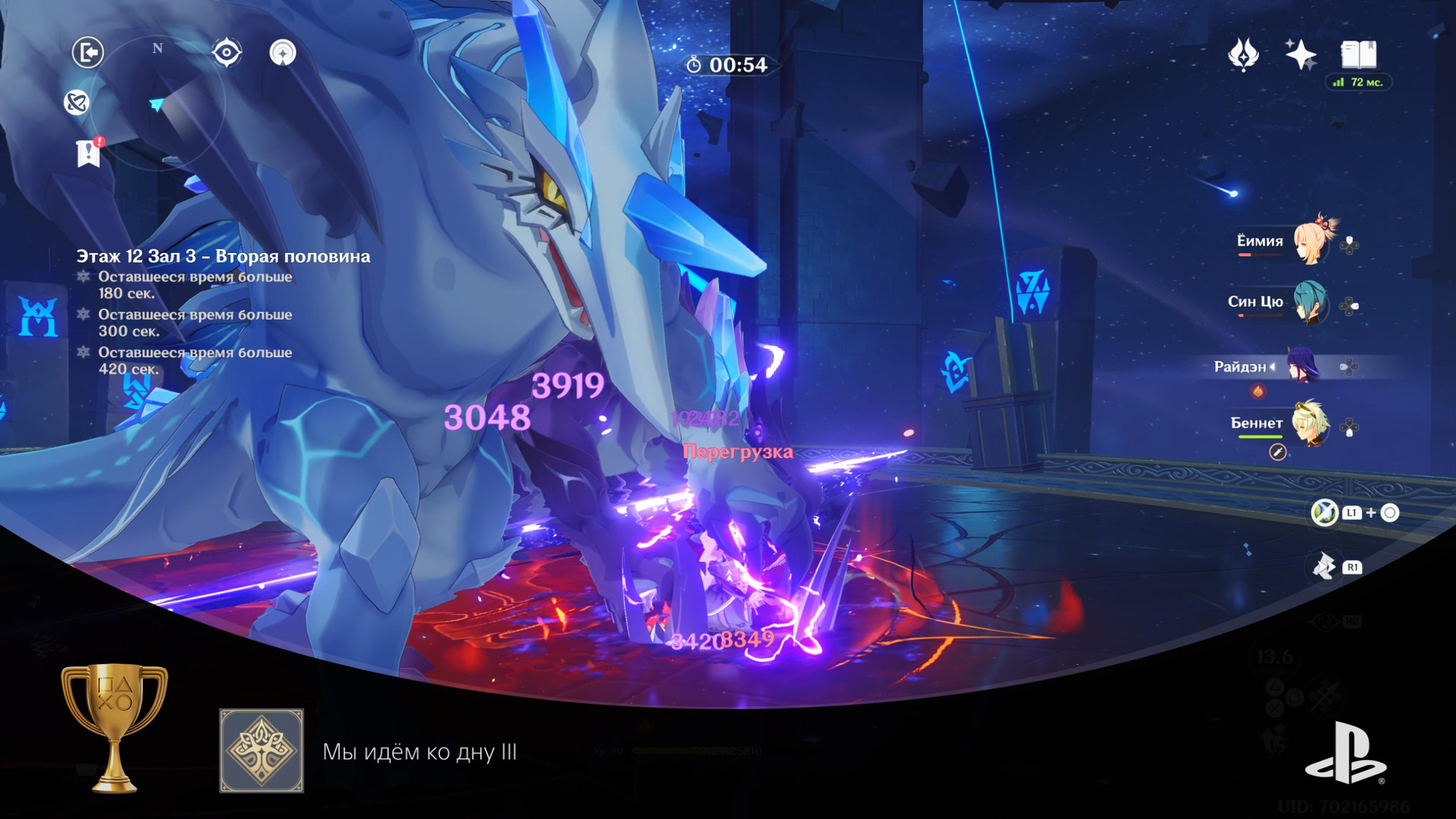Viewport: 1456px width, 819px height.
Task: Open the Этаж 12 Зал 3 objective tracker
Action: (223, 256)
